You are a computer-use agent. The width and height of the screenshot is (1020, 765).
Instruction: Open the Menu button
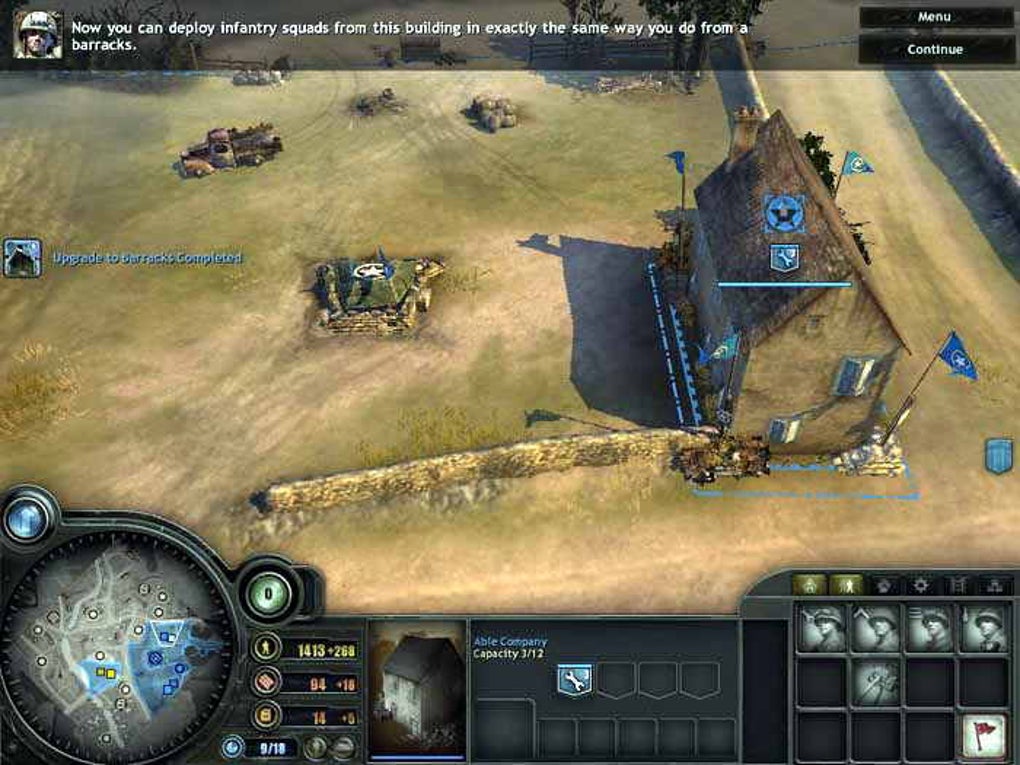pos(934,17)
